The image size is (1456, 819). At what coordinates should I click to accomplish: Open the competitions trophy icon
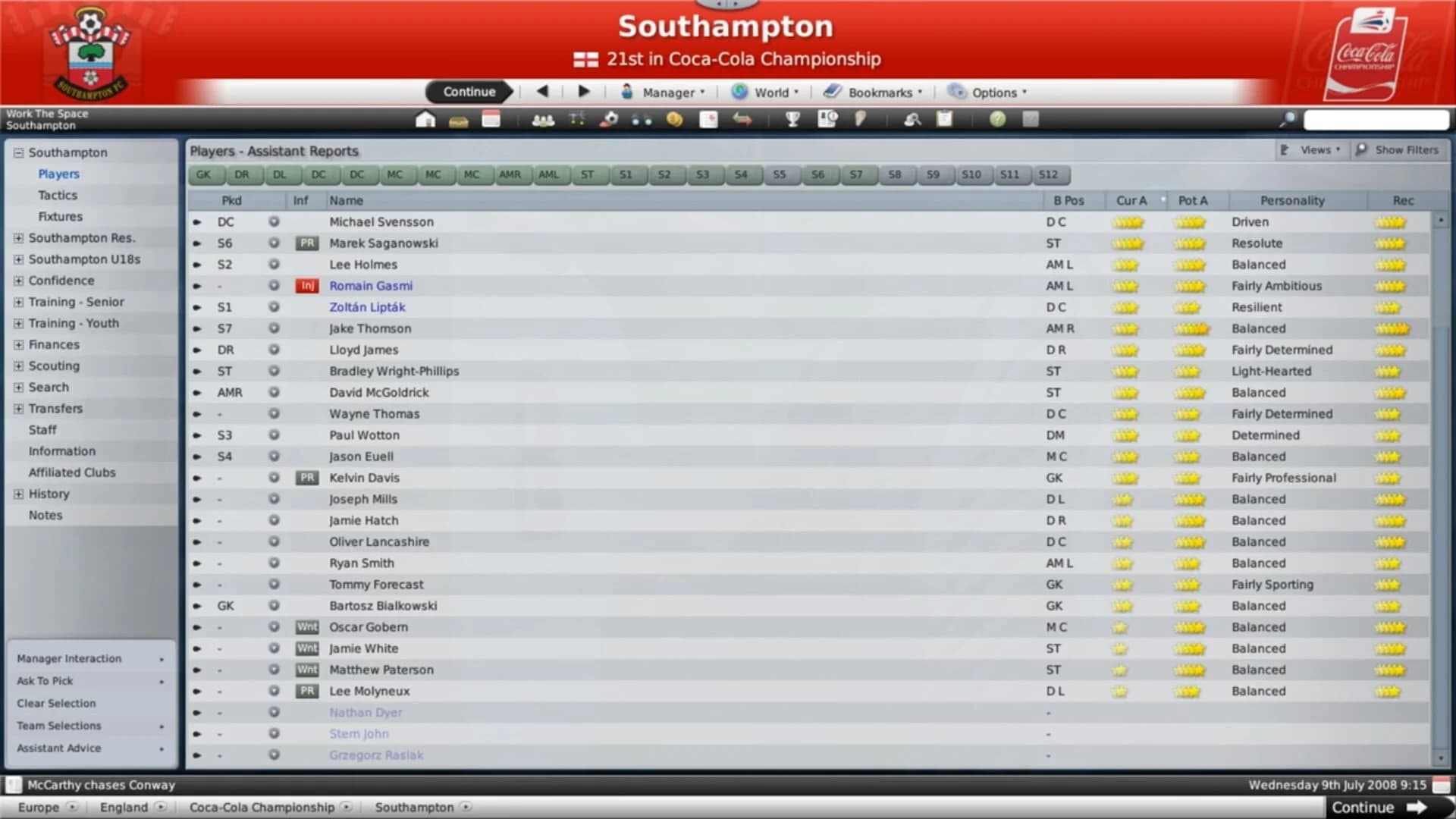coord(793,119)
